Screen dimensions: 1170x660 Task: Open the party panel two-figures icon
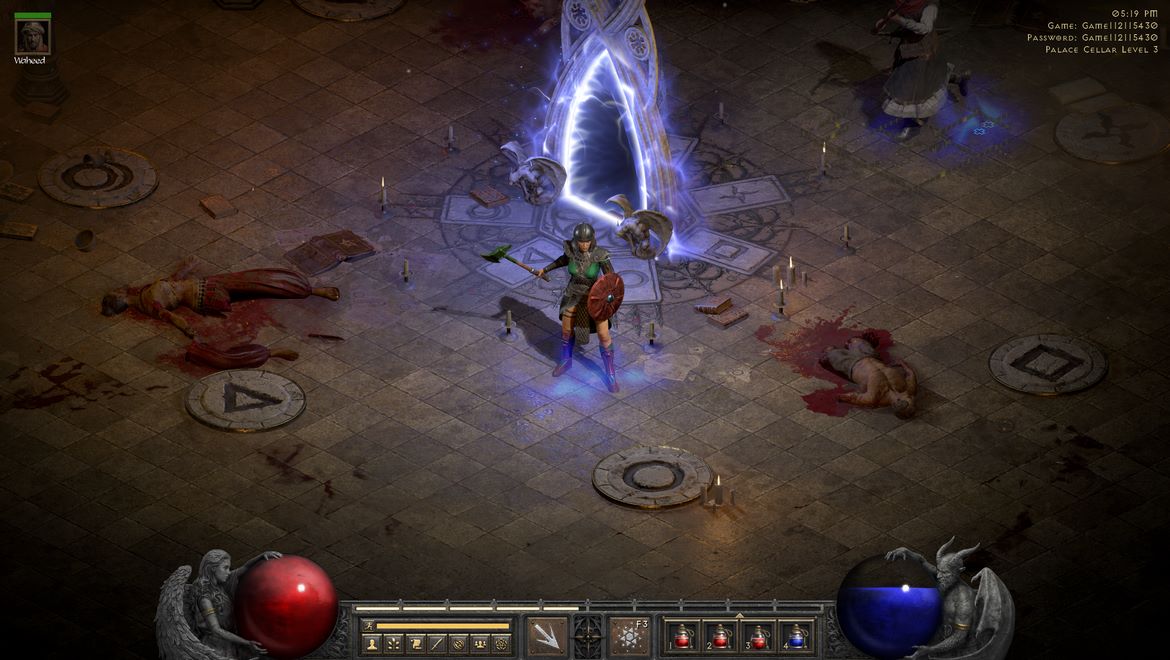pos(480,643)
